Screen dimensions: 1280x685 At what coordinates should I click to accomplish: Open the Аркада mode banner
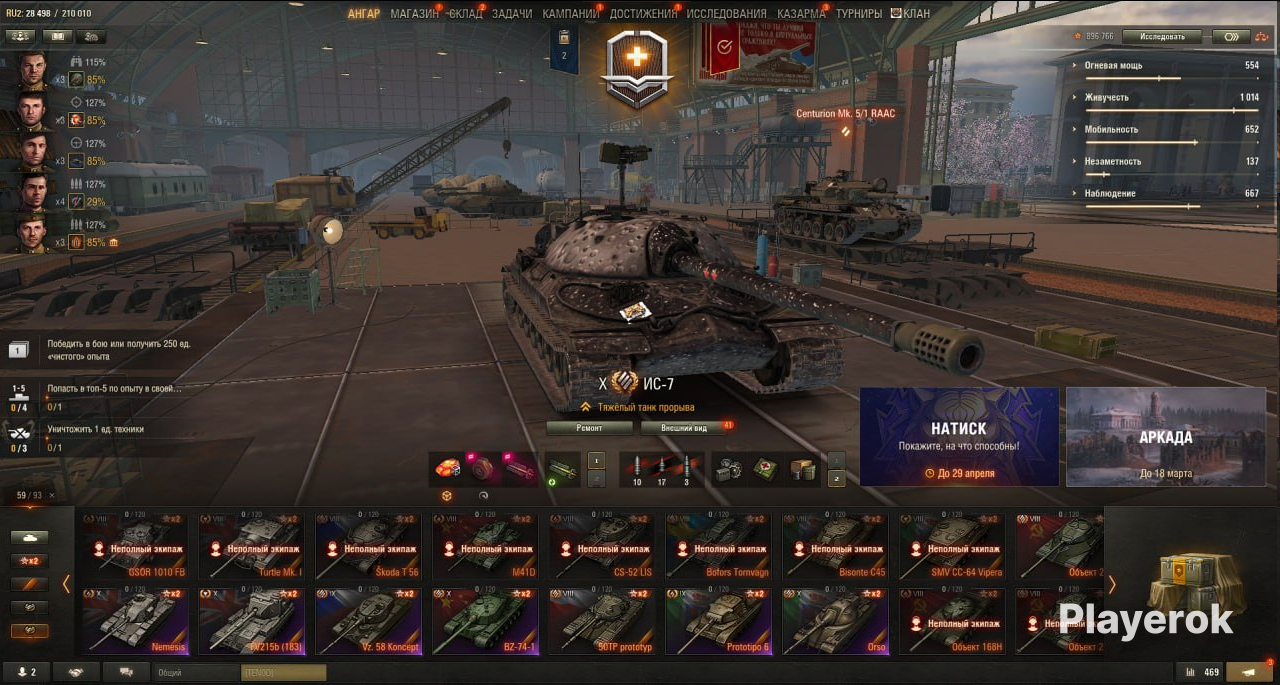tap(1165, 437)
